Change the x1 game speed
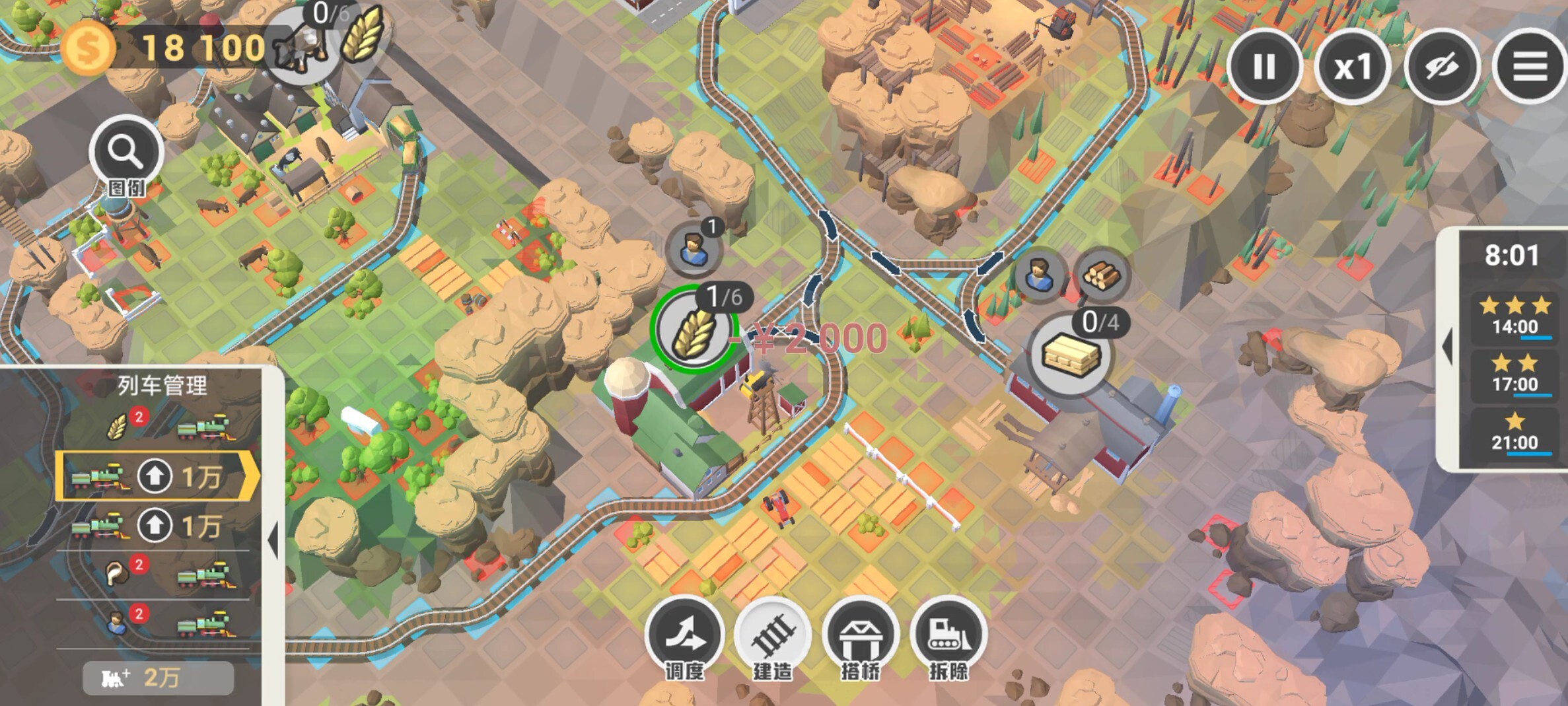This screenshot has width=1568, height=706. 1353,66
